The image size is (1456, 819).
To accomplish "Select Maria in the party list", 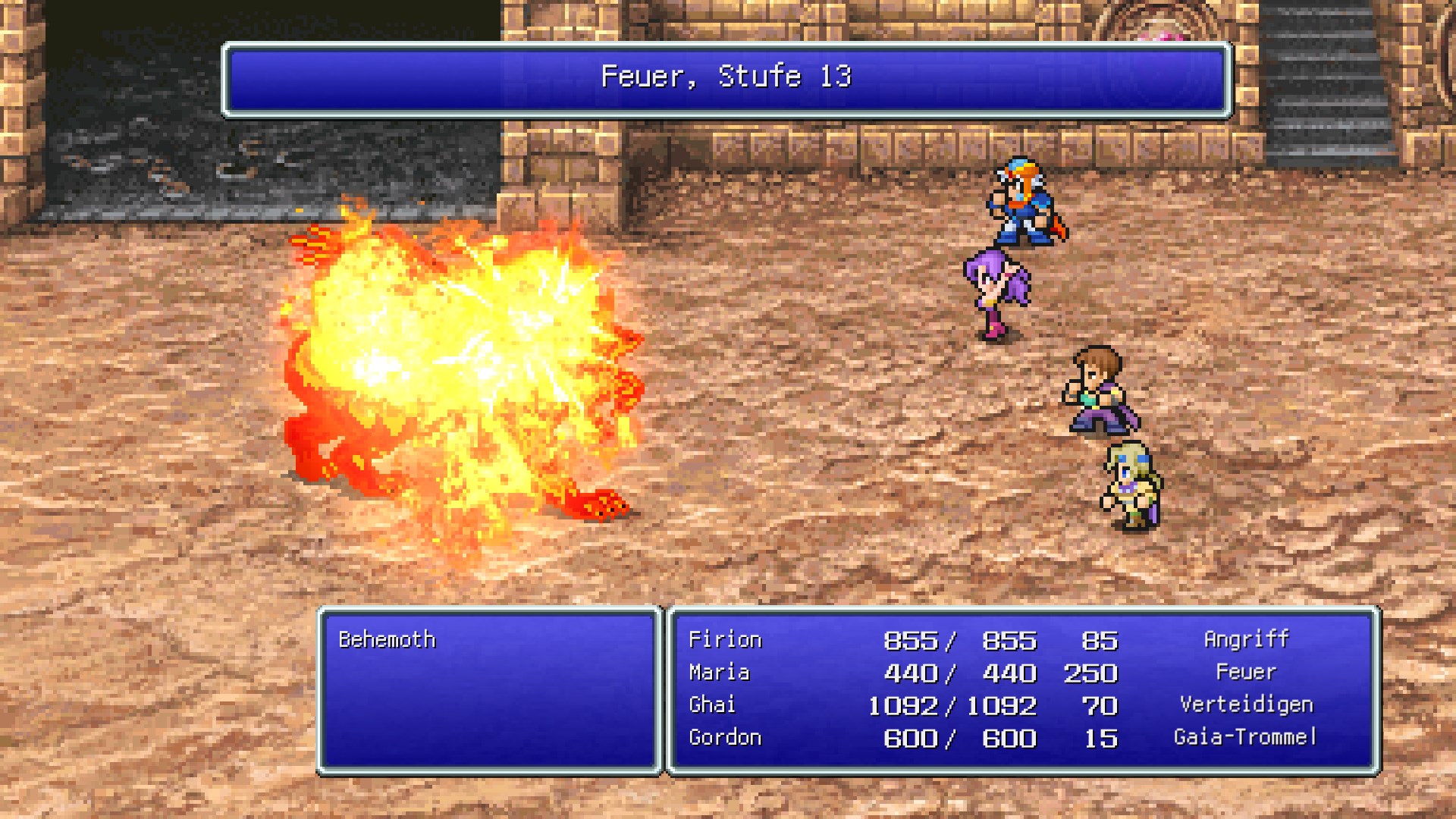I will coord(719,673).
